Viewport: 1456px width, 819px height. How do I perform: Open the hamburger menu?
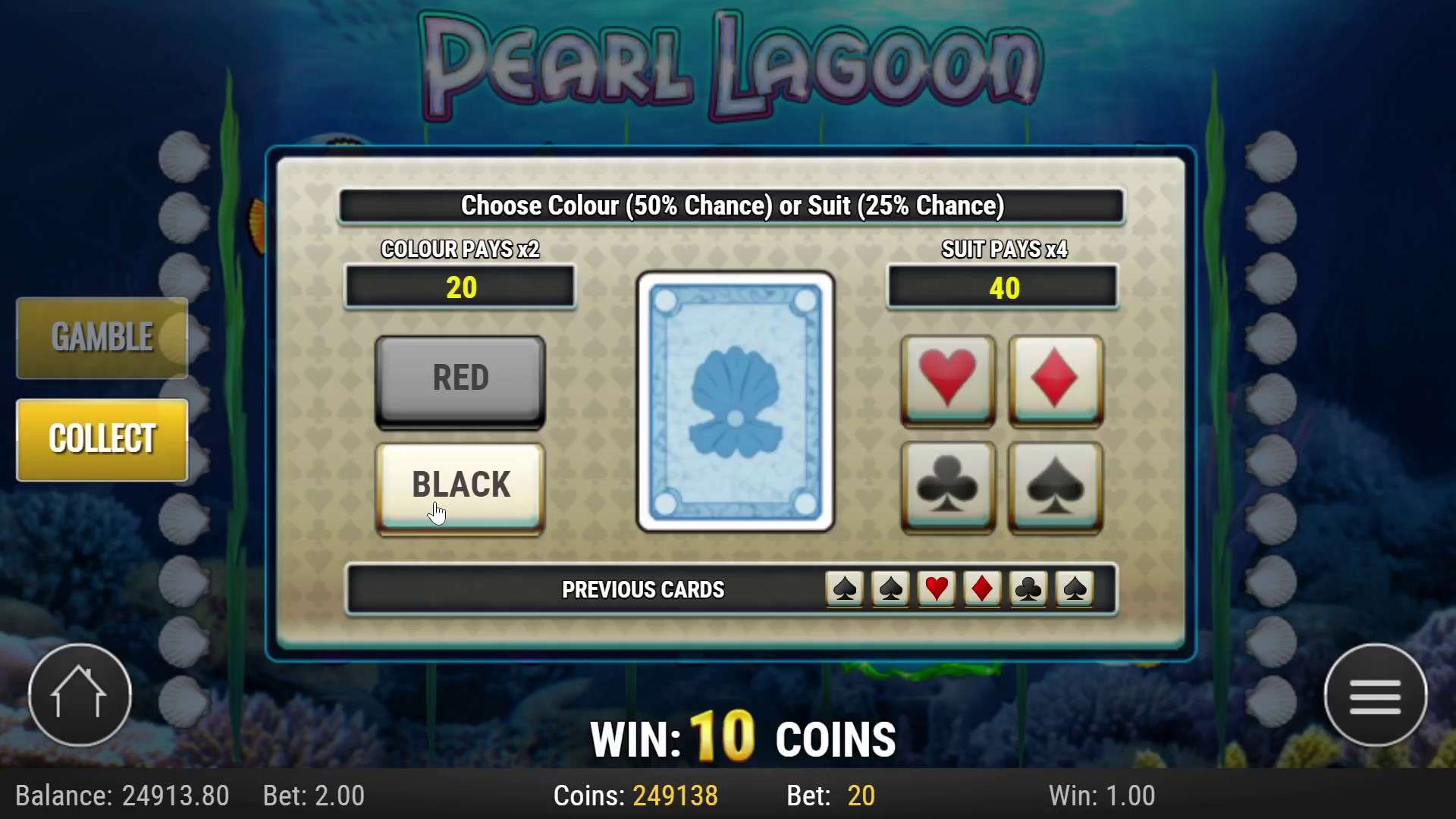click(1376, 695)
